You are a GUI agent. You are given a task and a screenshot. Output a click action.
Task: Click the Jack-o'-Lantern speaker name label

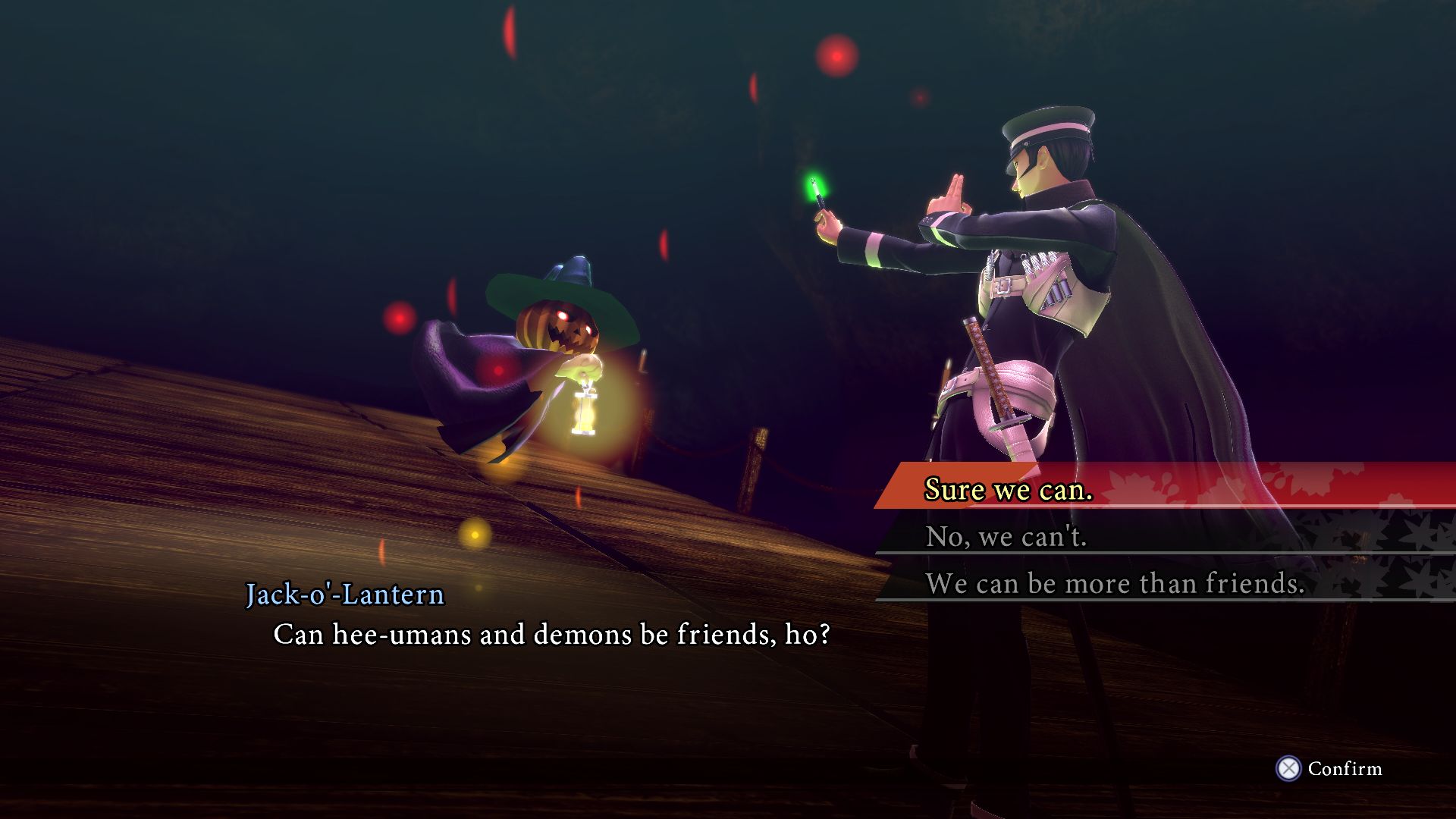(x=346, y=595)
